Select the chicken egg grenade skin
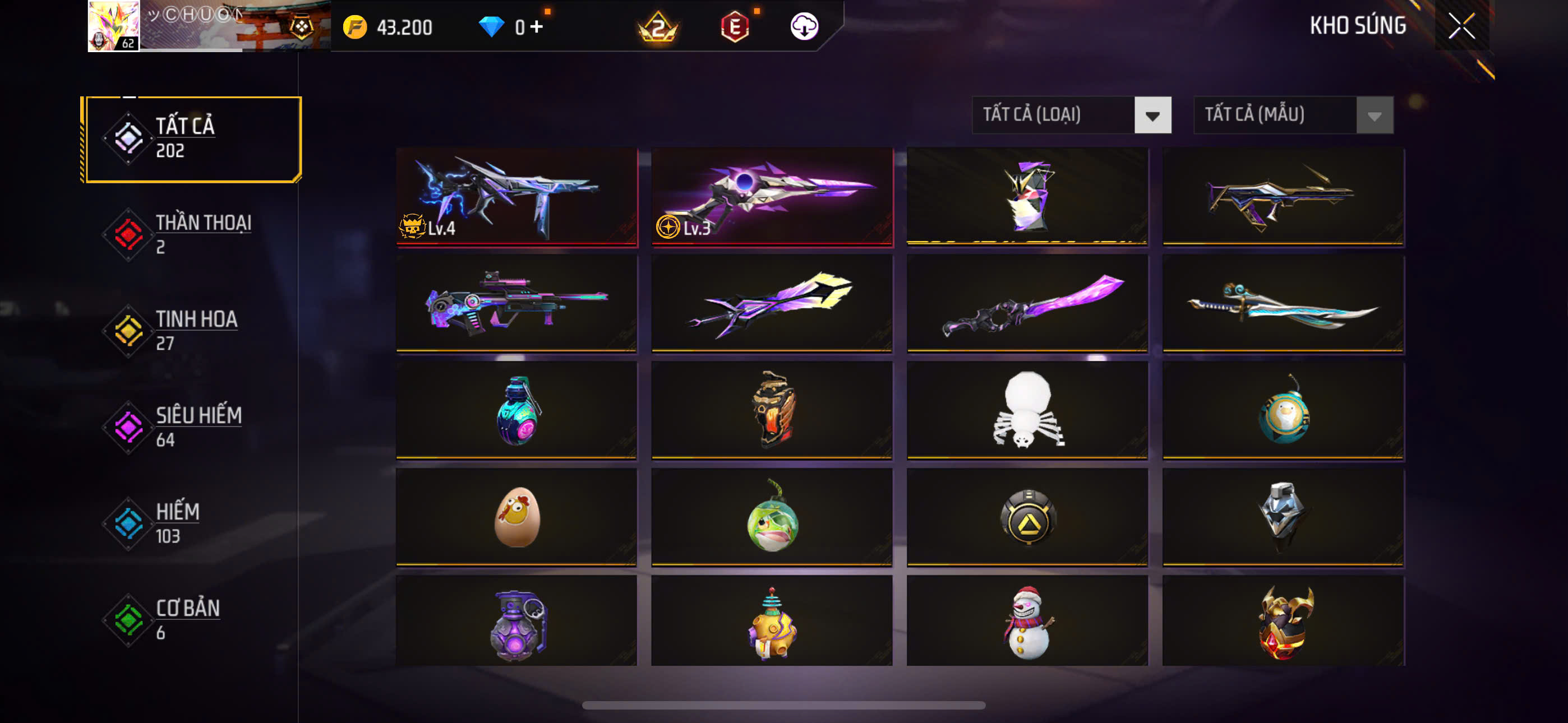The image size is (1568, 723). tap(516, 517)
